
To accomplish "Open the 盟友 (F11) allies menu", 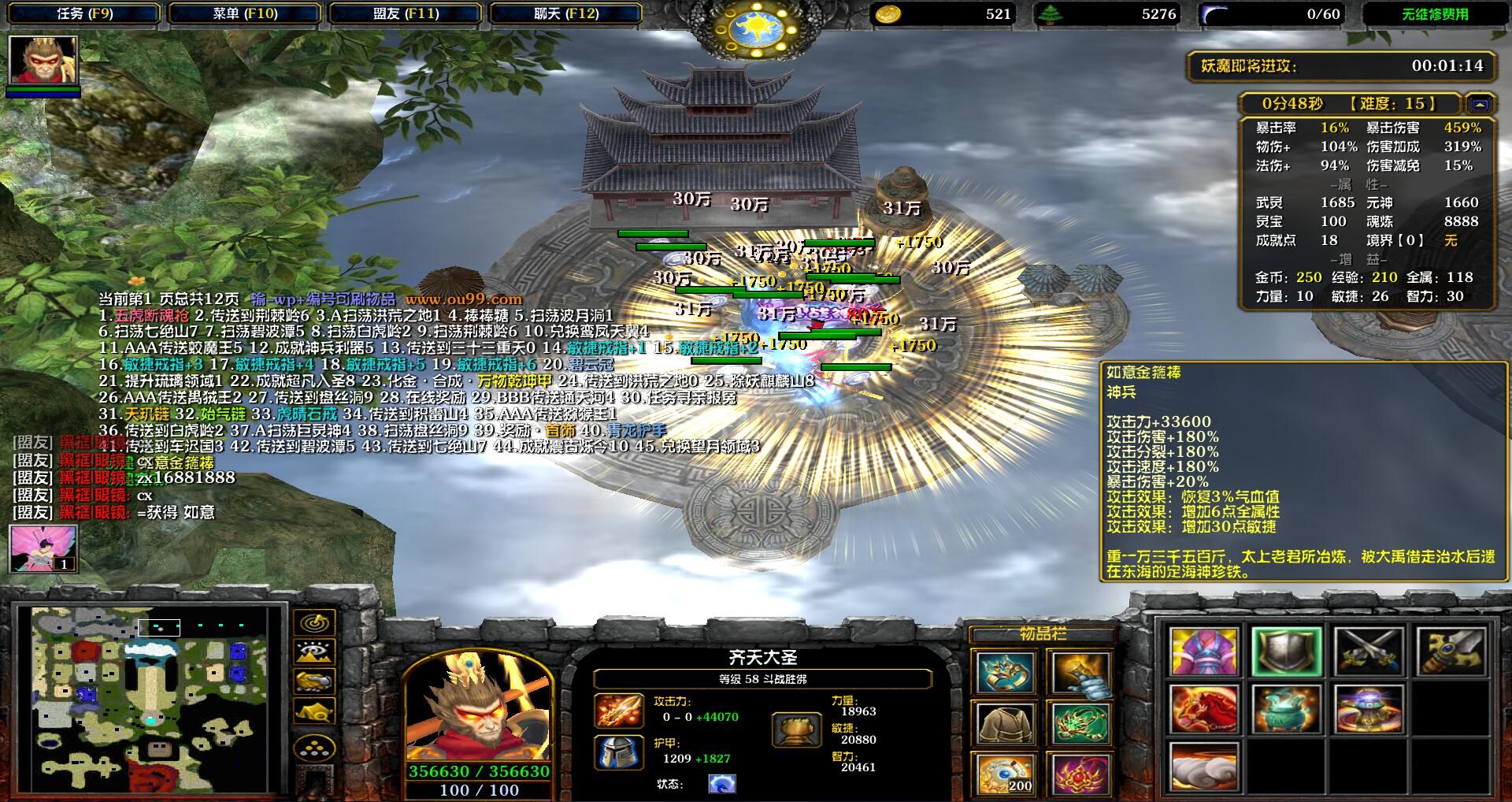I will click(x=406, y=13).
